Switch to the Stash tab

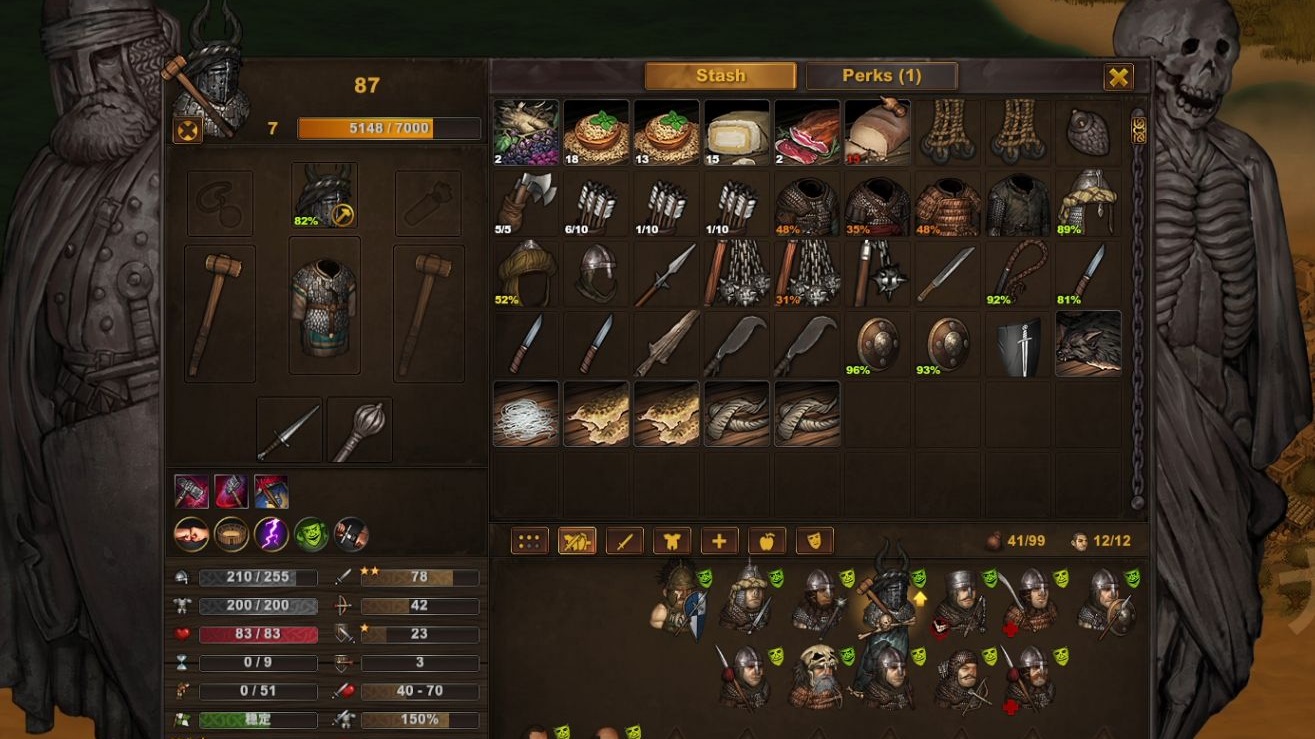(720, 76)
